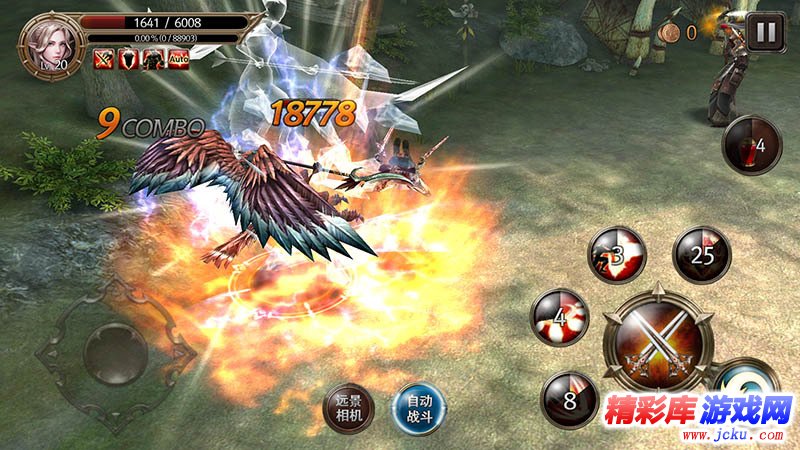
Task: Use the red potion with count 4
Action: tap(752, 145)
